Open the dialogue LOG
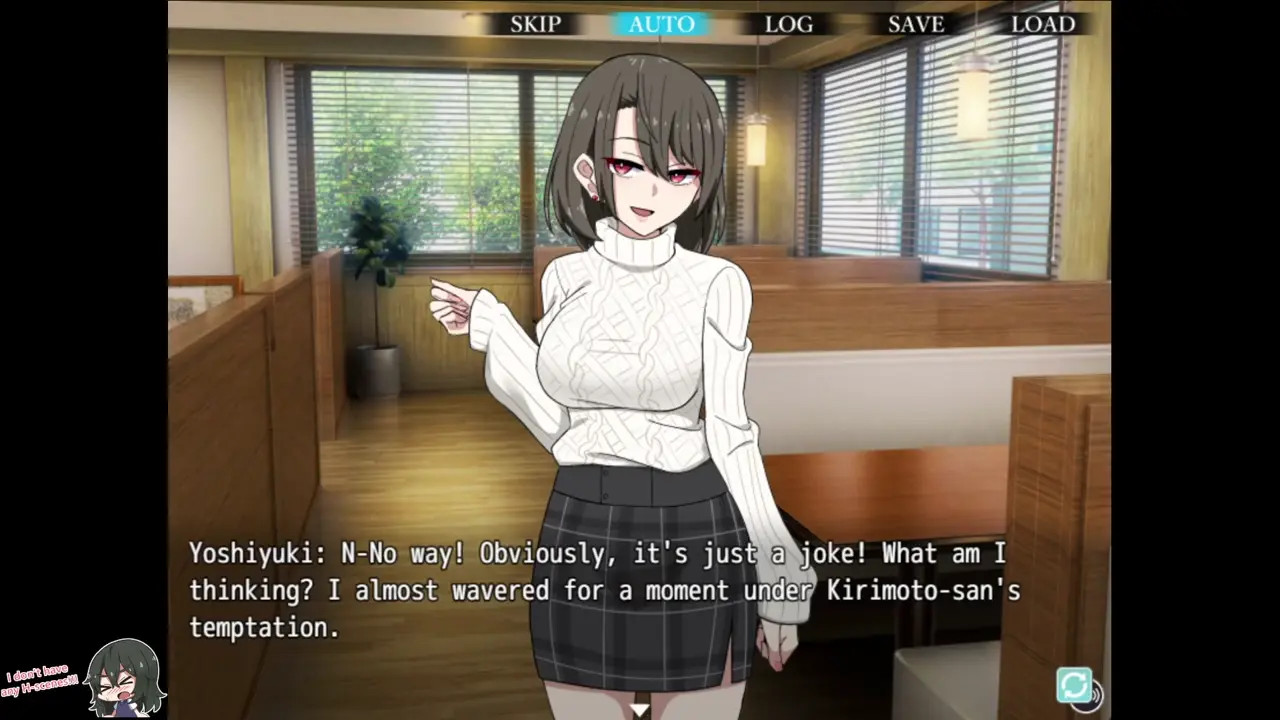The height and width of the screenshot is (720, 1280). point(788,24)
